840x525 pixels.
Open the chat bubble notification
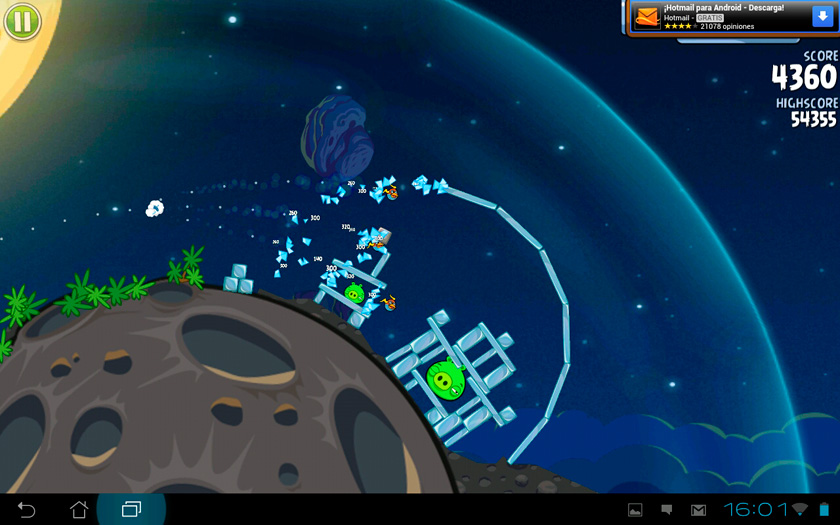click(667, 510)
